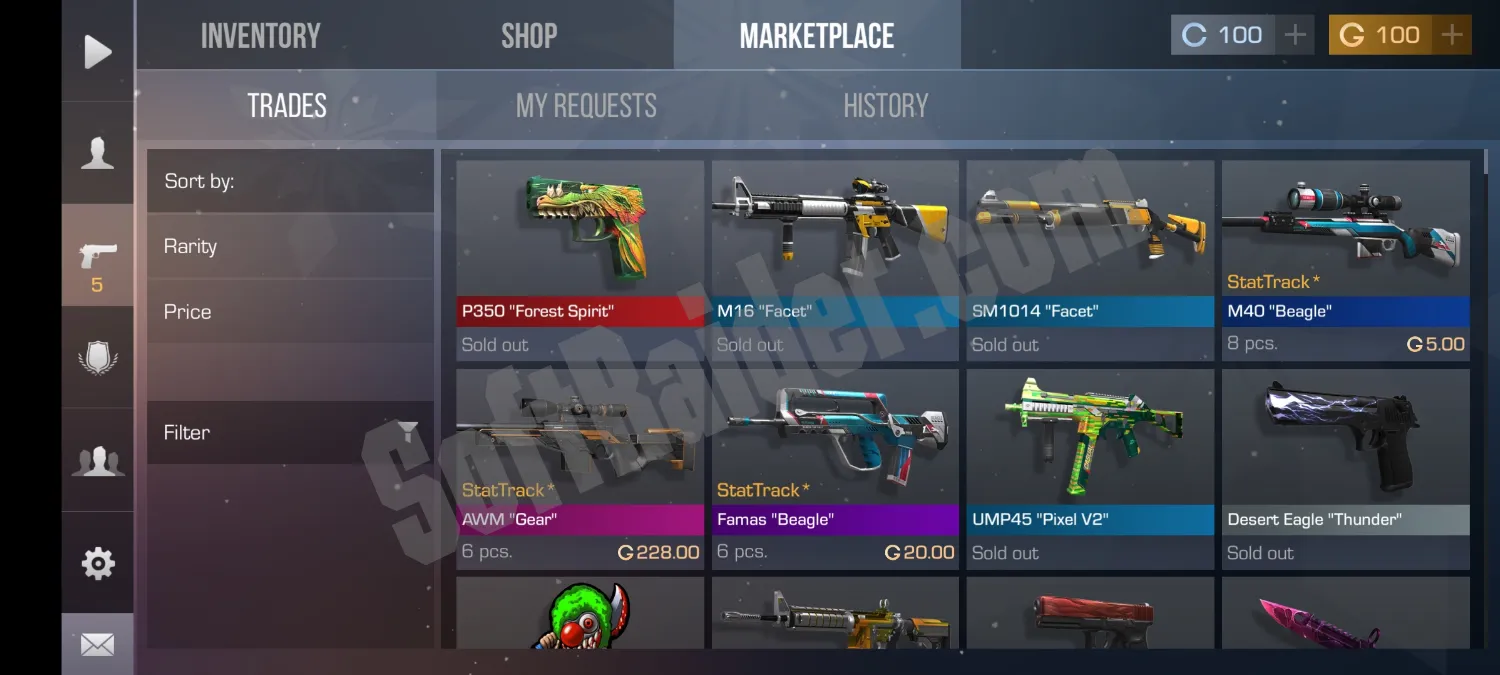Select the M40 "Beagle" listing
This screenshot has width=1500, height=675.
(1345, 260)
